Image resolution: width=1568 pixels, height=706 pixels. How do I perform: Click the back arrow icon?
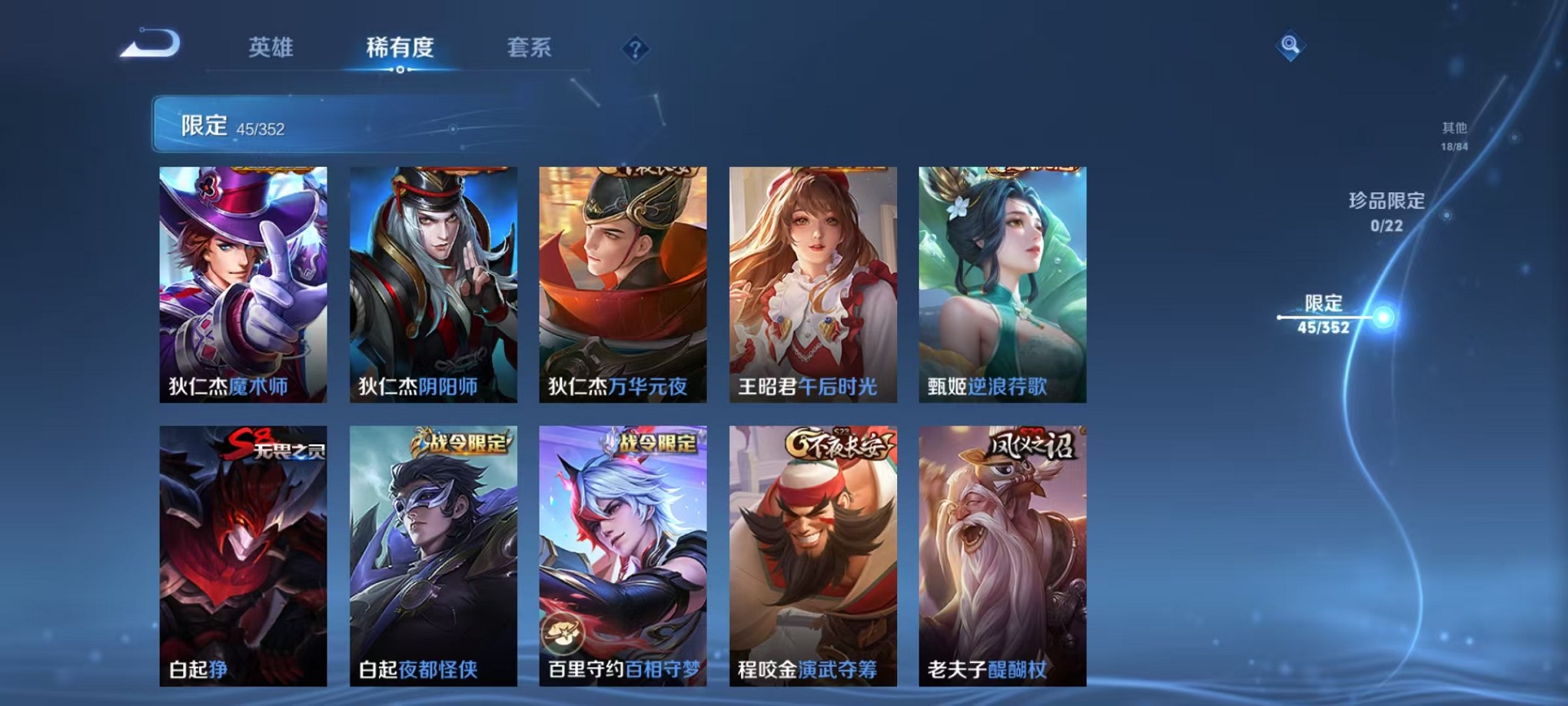pyautogui.click(x=146, y=46)
